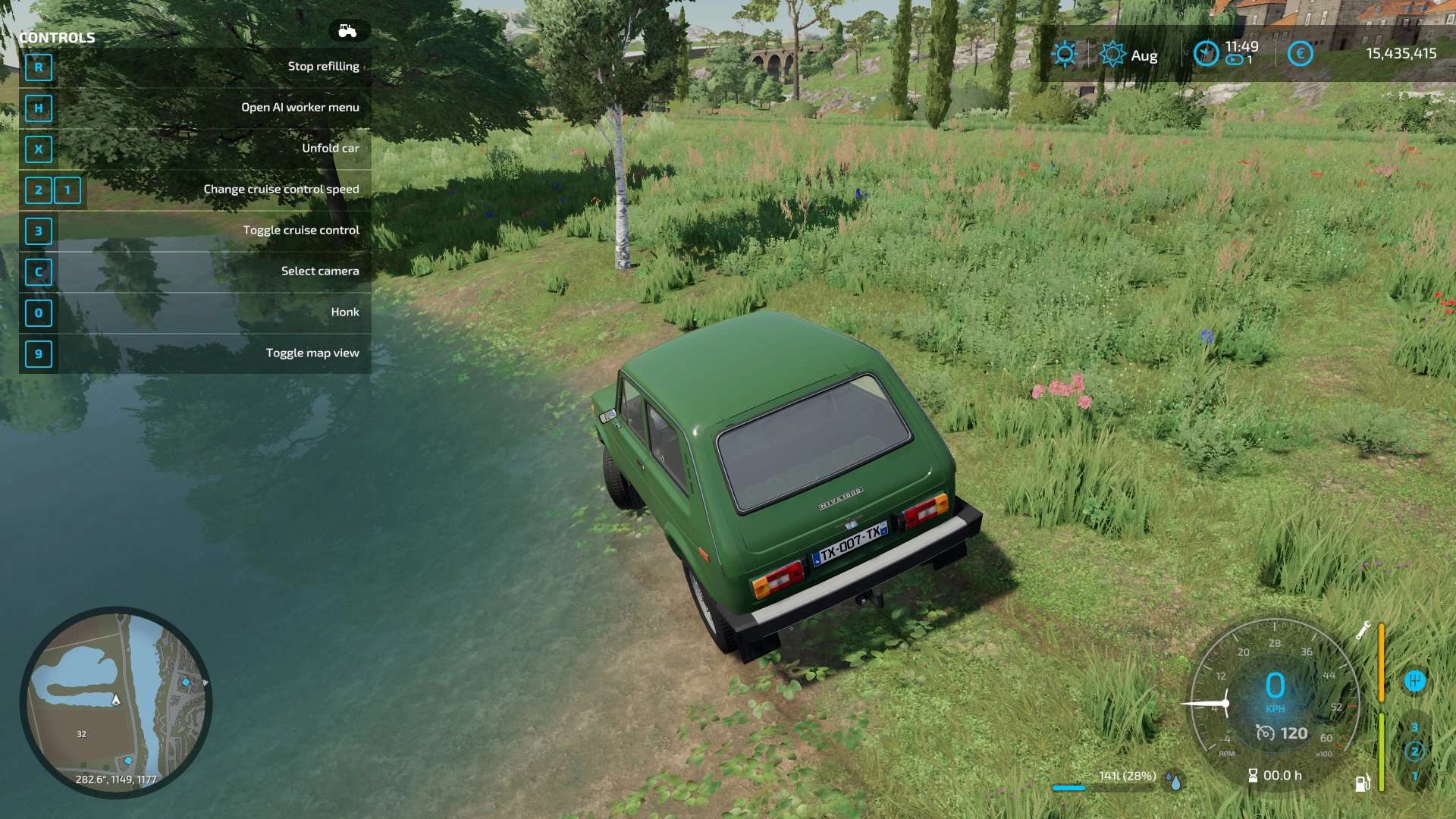The image size is (1456, 819).
Task: Toggle the blue gear shift icon
Action: click(x=1414, y=681)
